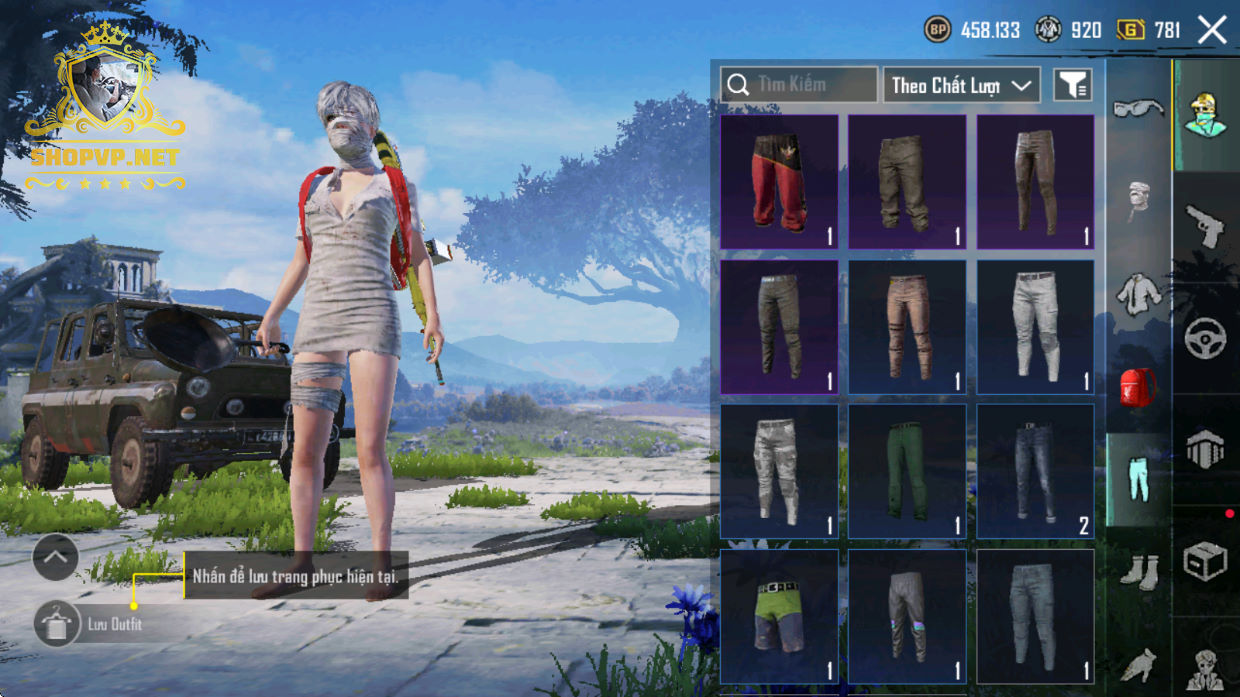Open the steering wheel vehicle category
Image resolution: width=1240 pixels, height=697 pixels.
[1205, 339]
